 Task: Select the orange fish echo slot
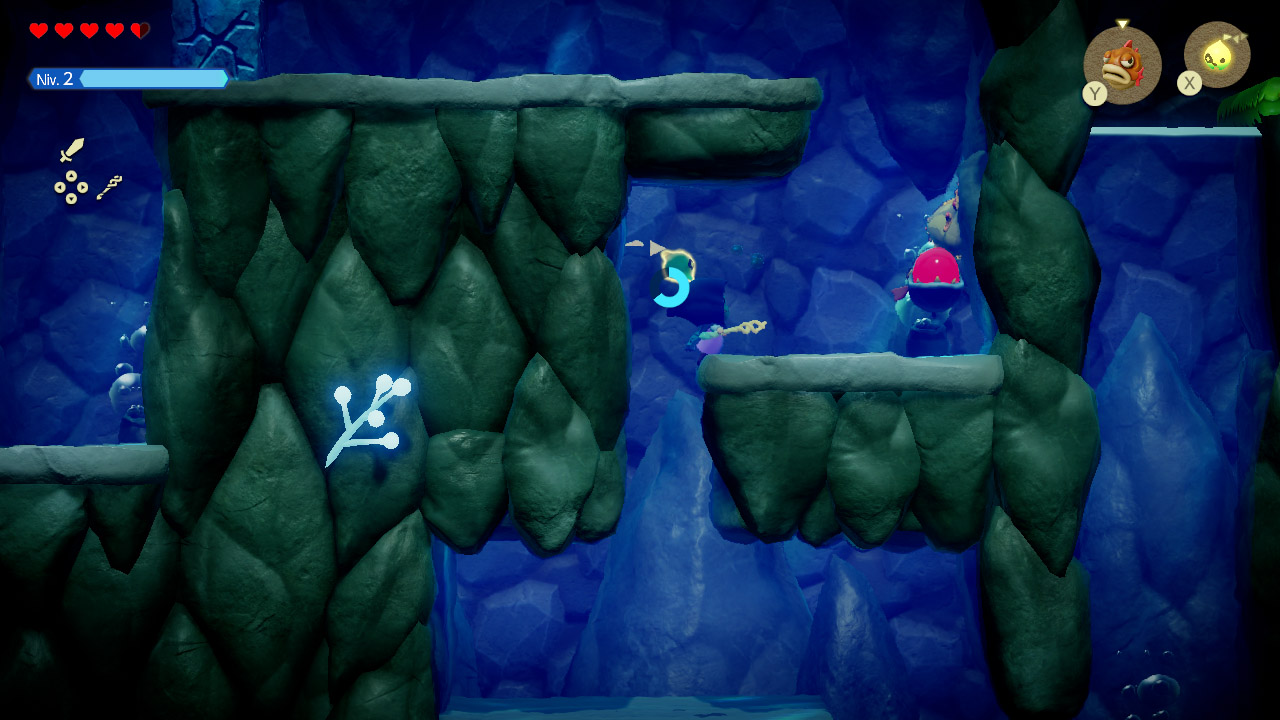1122,65
